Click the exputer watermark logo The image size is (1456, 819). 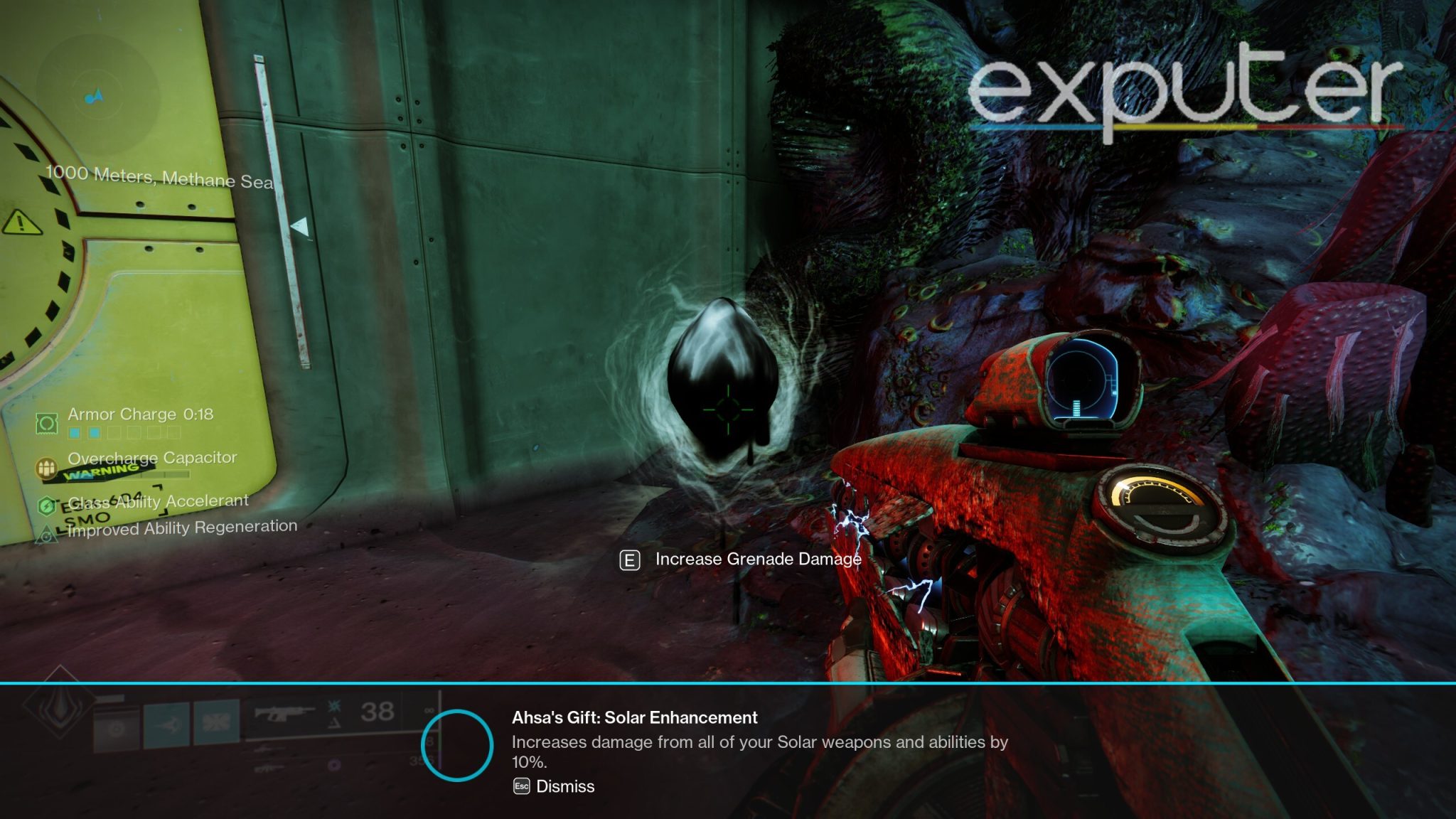[x=1184, y=91]
